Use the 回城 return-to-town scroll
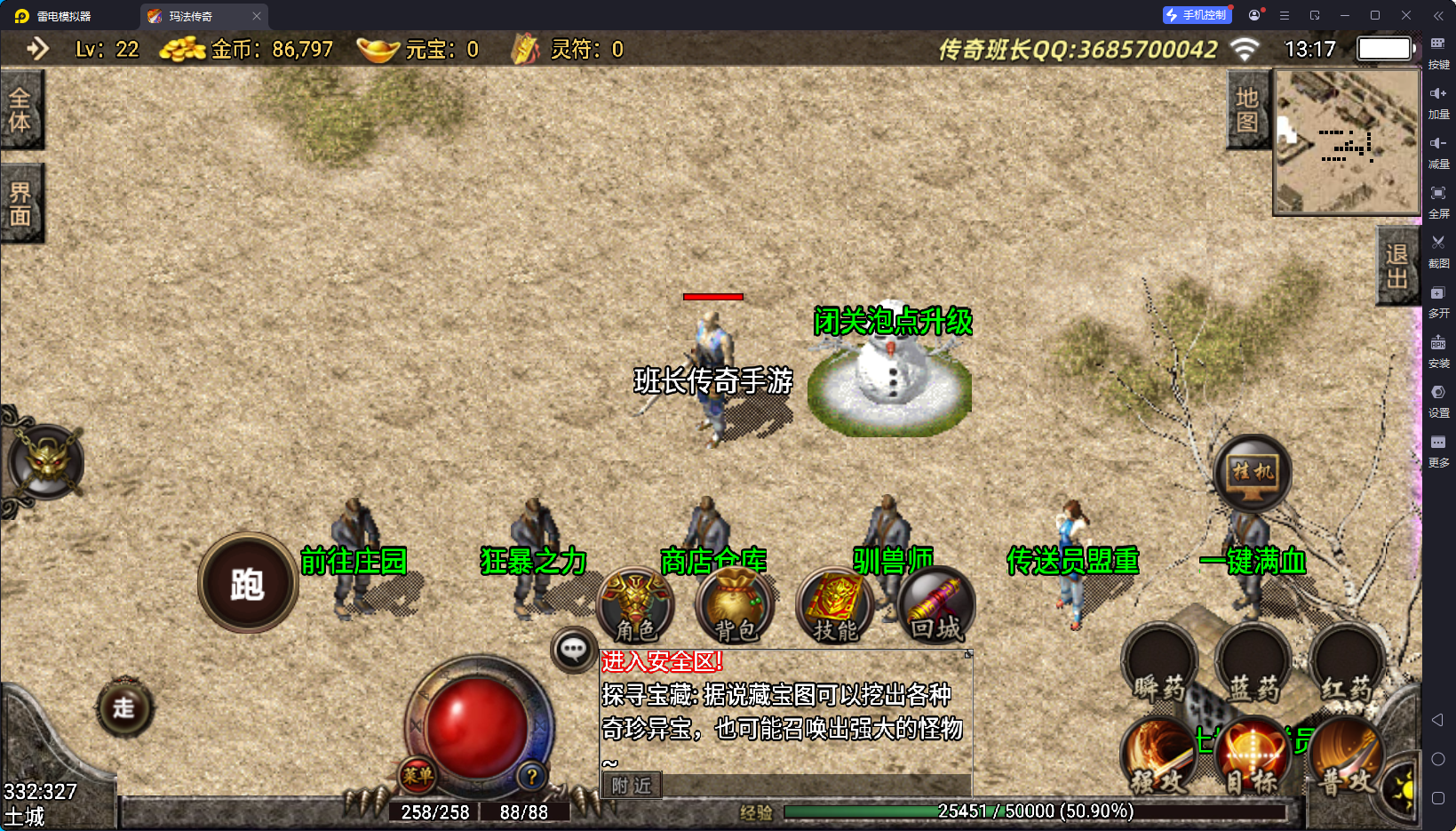The image size is (1456, 831). point(935,606)
